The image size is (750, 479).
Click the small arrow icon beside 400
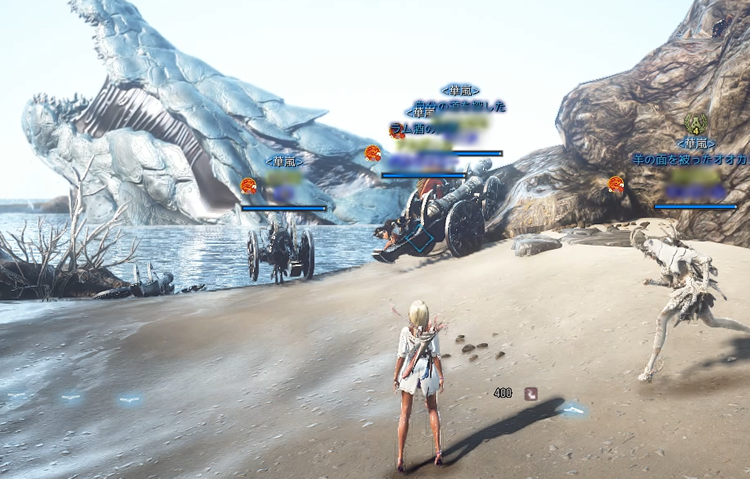point(530,393)
